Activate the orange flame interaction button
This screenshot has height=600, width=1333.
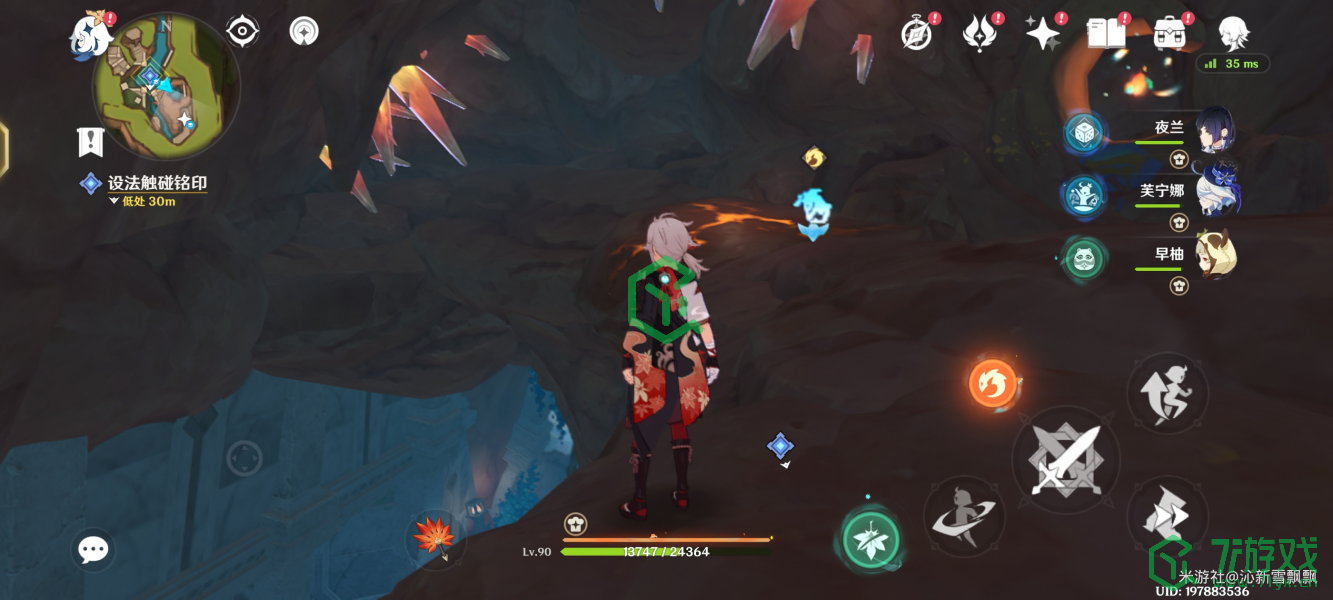[x=993, y=383]
